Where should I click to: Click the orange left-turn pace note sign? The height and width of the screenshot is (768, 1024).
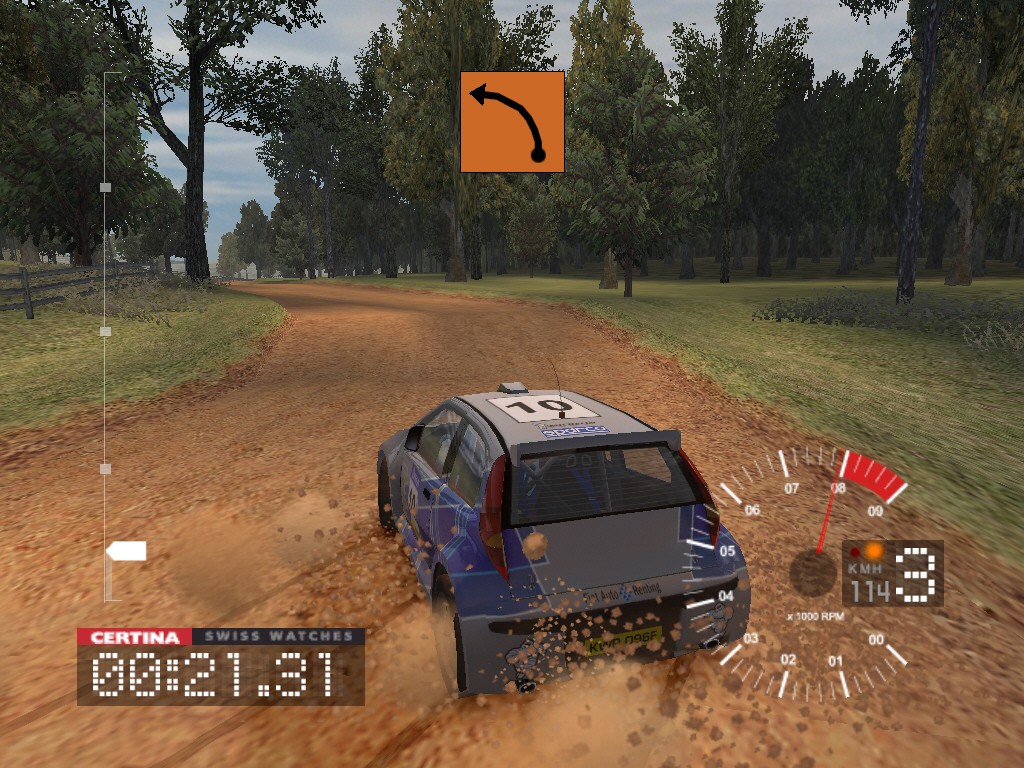(x=512, y=122)
